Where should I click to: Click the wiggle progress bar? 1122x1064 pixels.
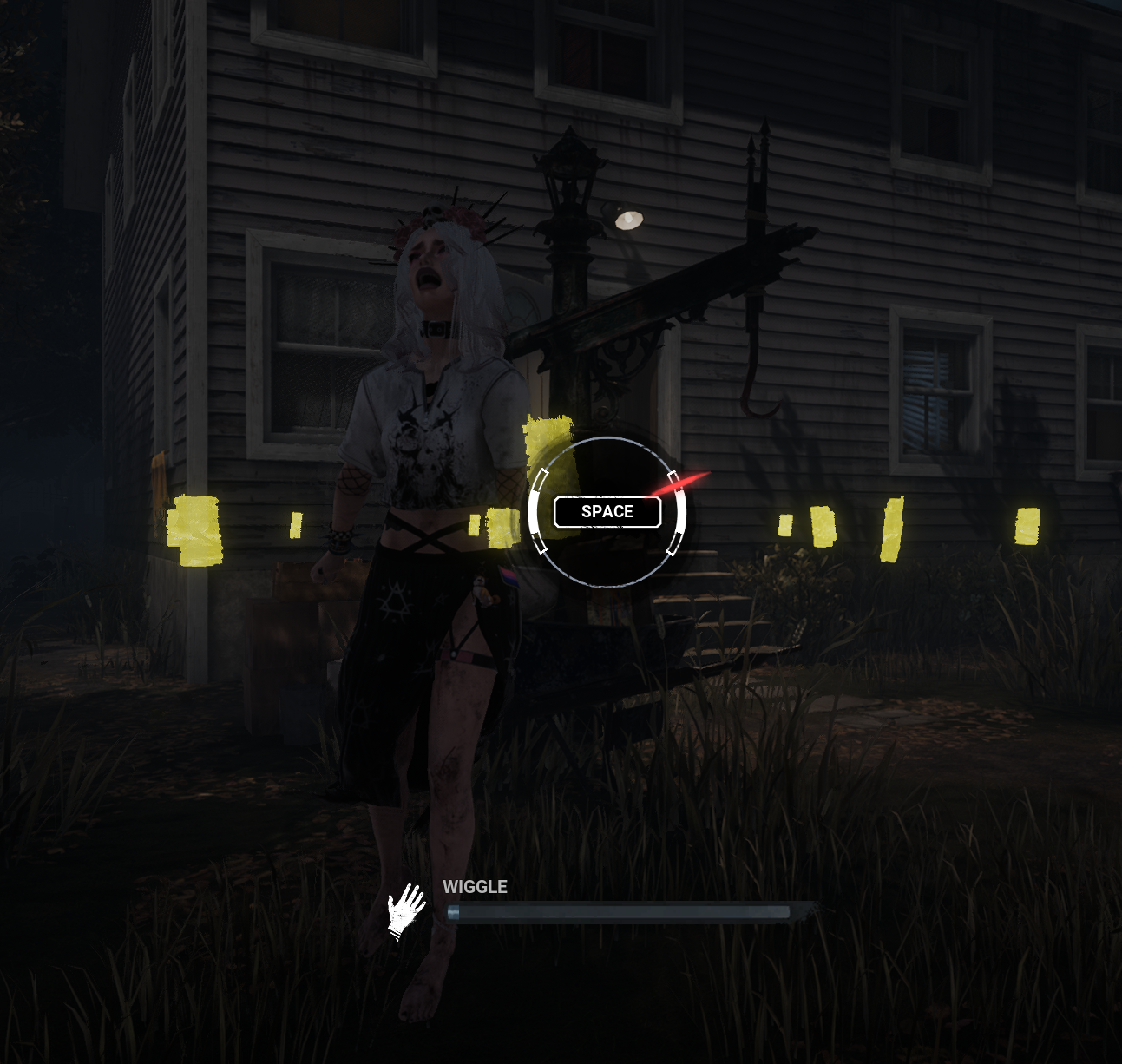click(620, 911)
